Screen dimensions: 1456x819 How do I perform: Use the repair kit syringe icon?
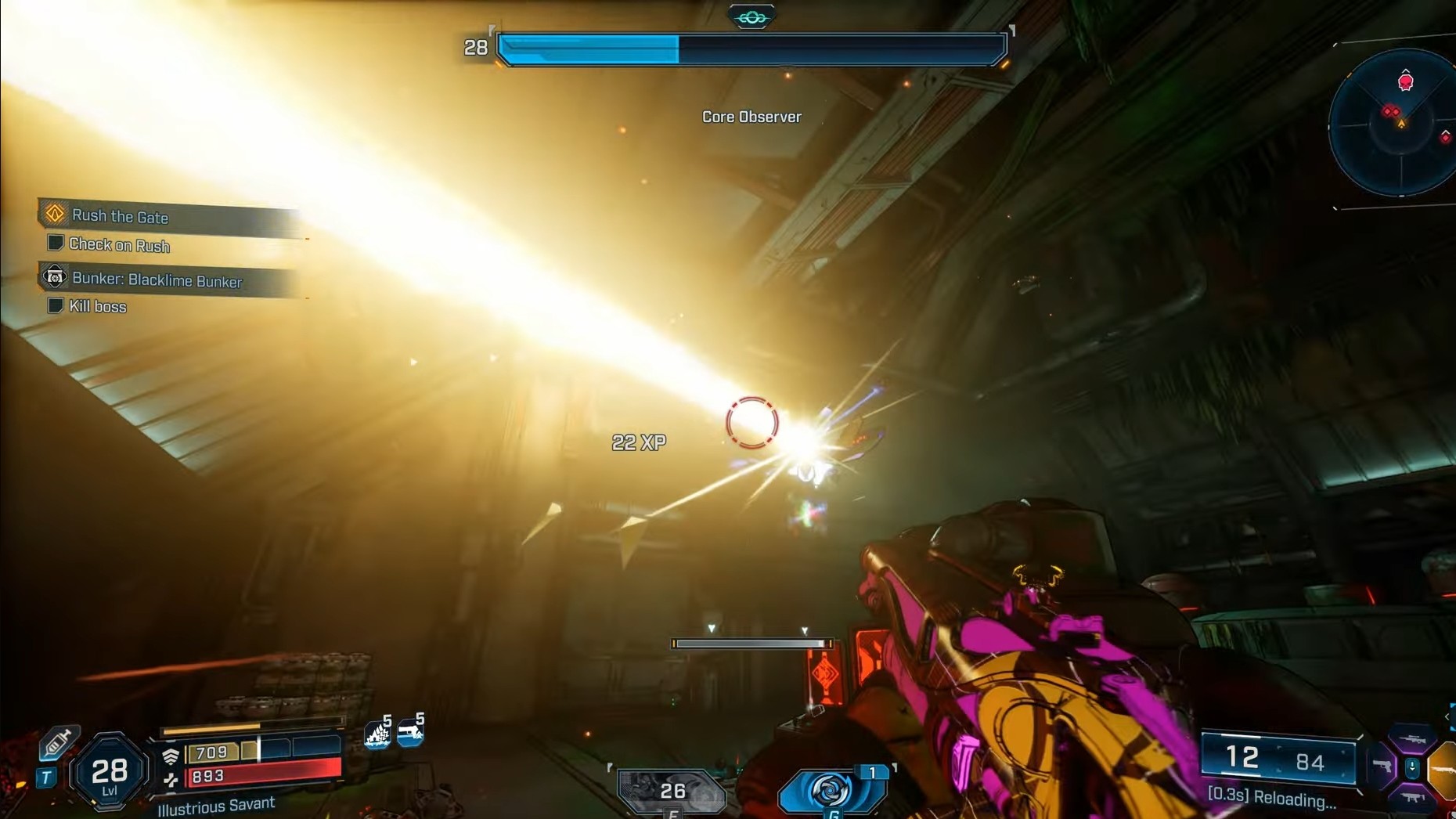pos(57,742)
